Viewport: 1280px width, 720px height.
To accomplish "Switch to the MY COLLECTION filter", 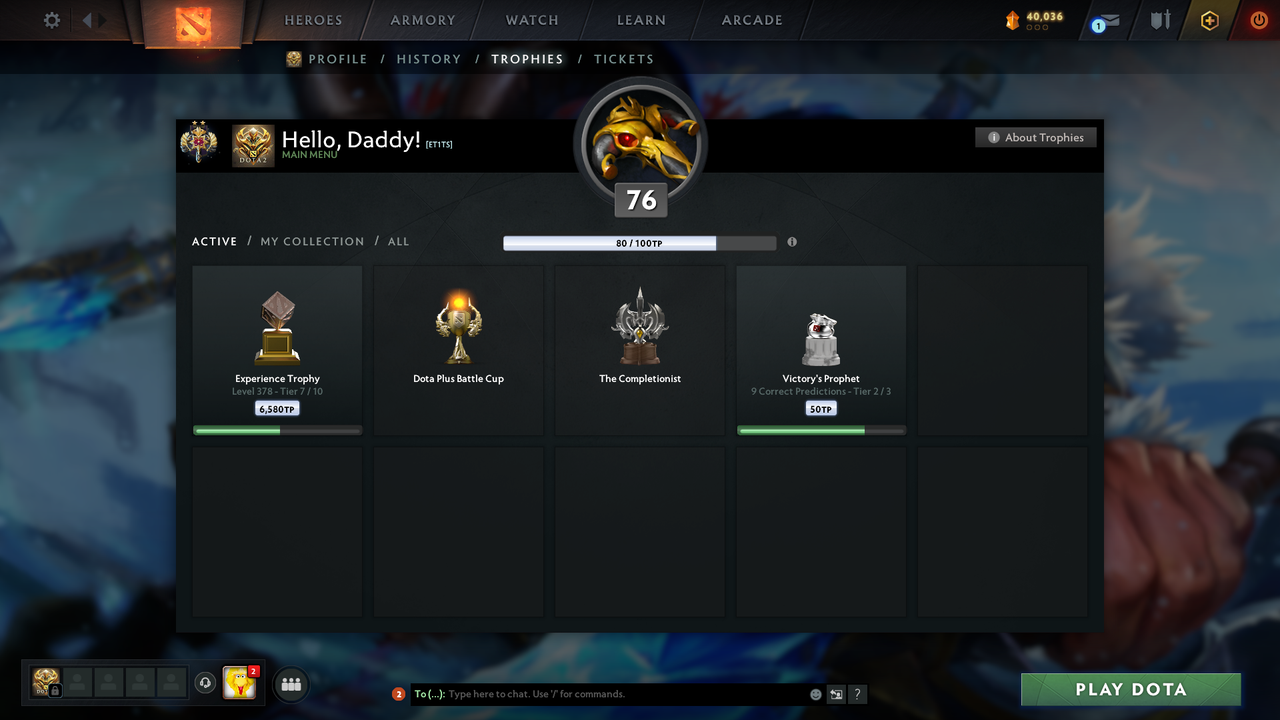I will pos(312,241).
